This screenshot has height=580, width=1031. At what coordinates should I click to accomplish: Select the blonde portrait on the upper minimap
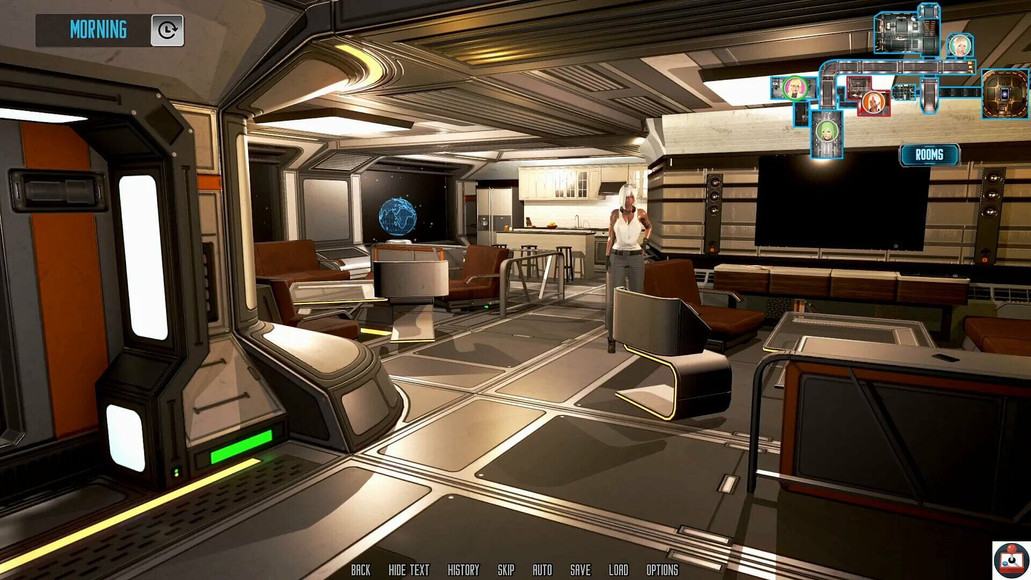coord(960,46)
